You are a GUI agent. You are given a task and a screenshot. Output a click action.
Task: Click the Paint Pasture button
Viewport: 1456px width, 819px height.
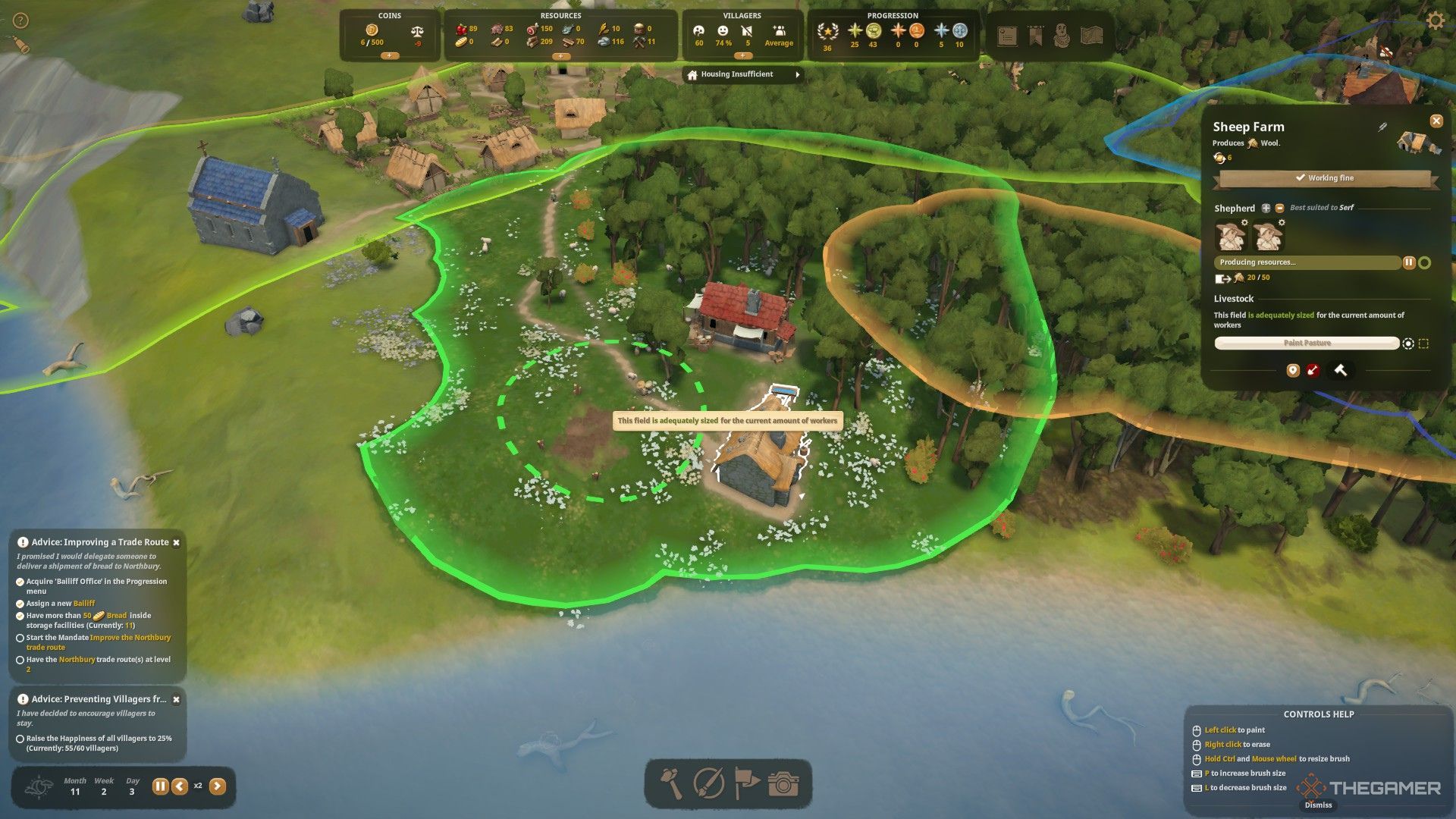(1307, 344)
